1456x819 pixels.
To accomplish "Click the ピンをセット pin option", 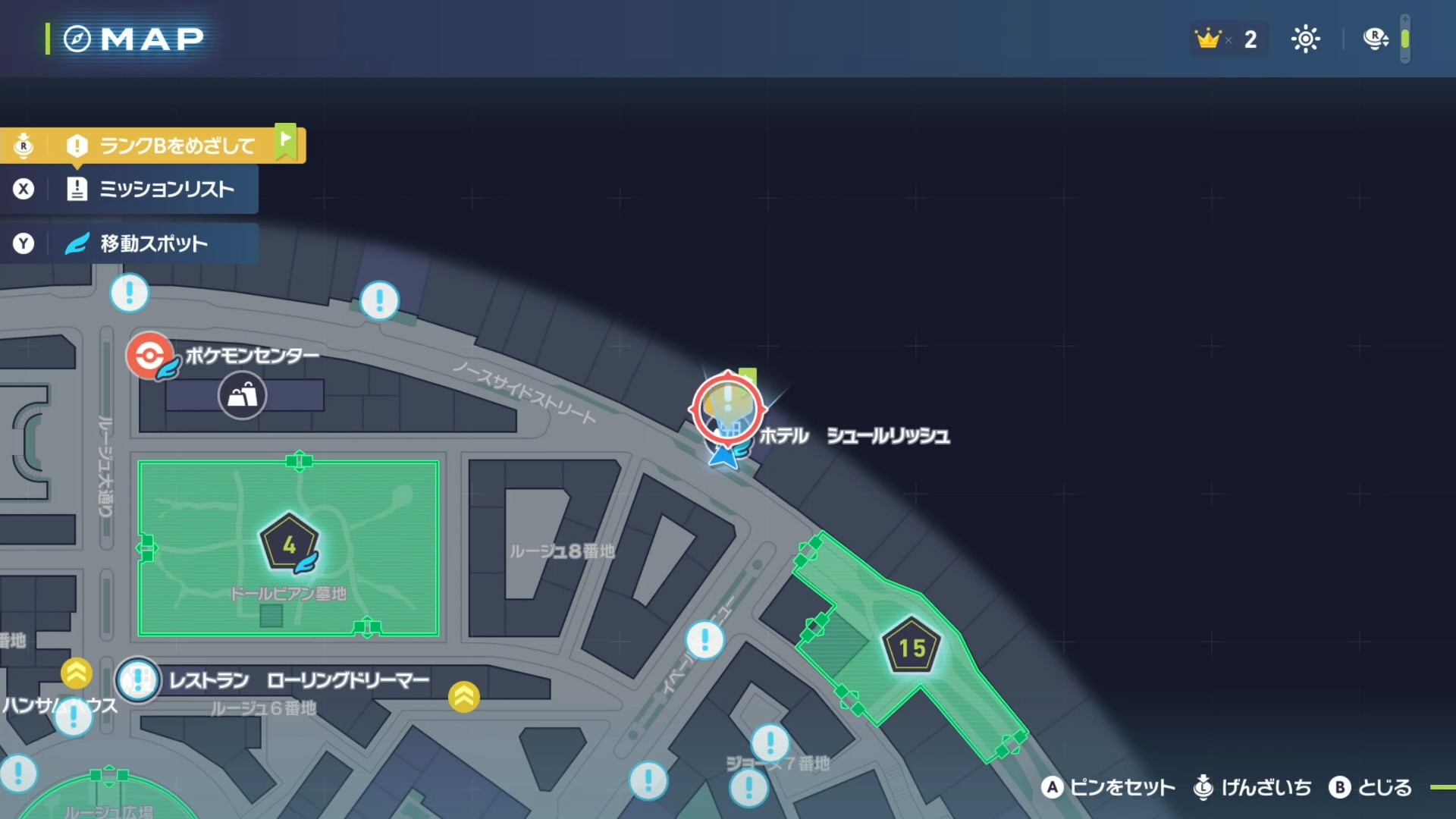I will coord(1108,788).
